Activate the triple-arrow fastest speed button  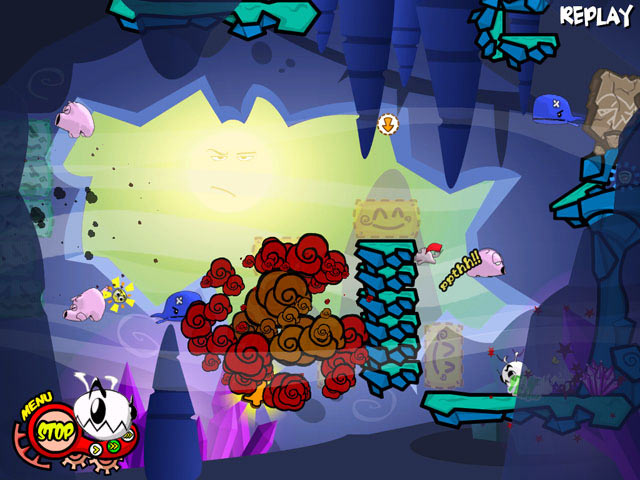[x=128, y=436]
